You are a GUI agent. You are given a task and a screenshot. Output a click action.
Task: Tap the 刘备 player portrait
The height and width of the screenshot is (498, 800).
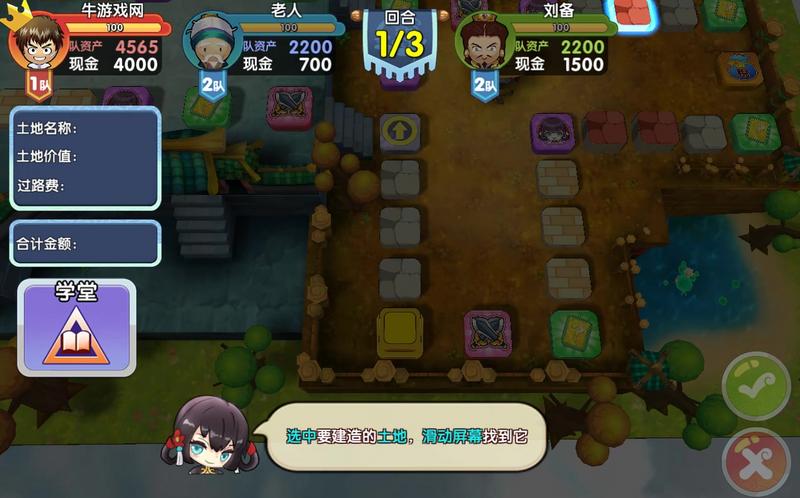click(484, 41)
